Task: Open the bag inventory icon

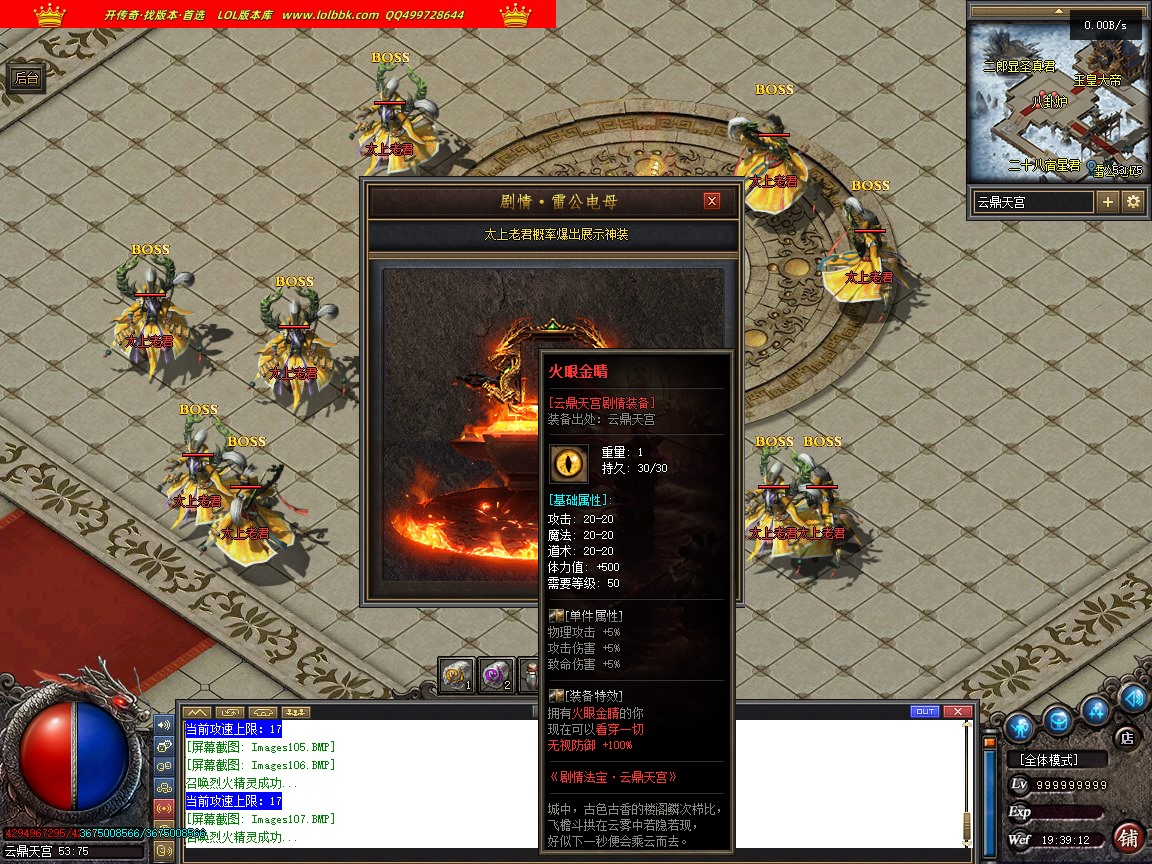Action: [x=1059, y=719]
